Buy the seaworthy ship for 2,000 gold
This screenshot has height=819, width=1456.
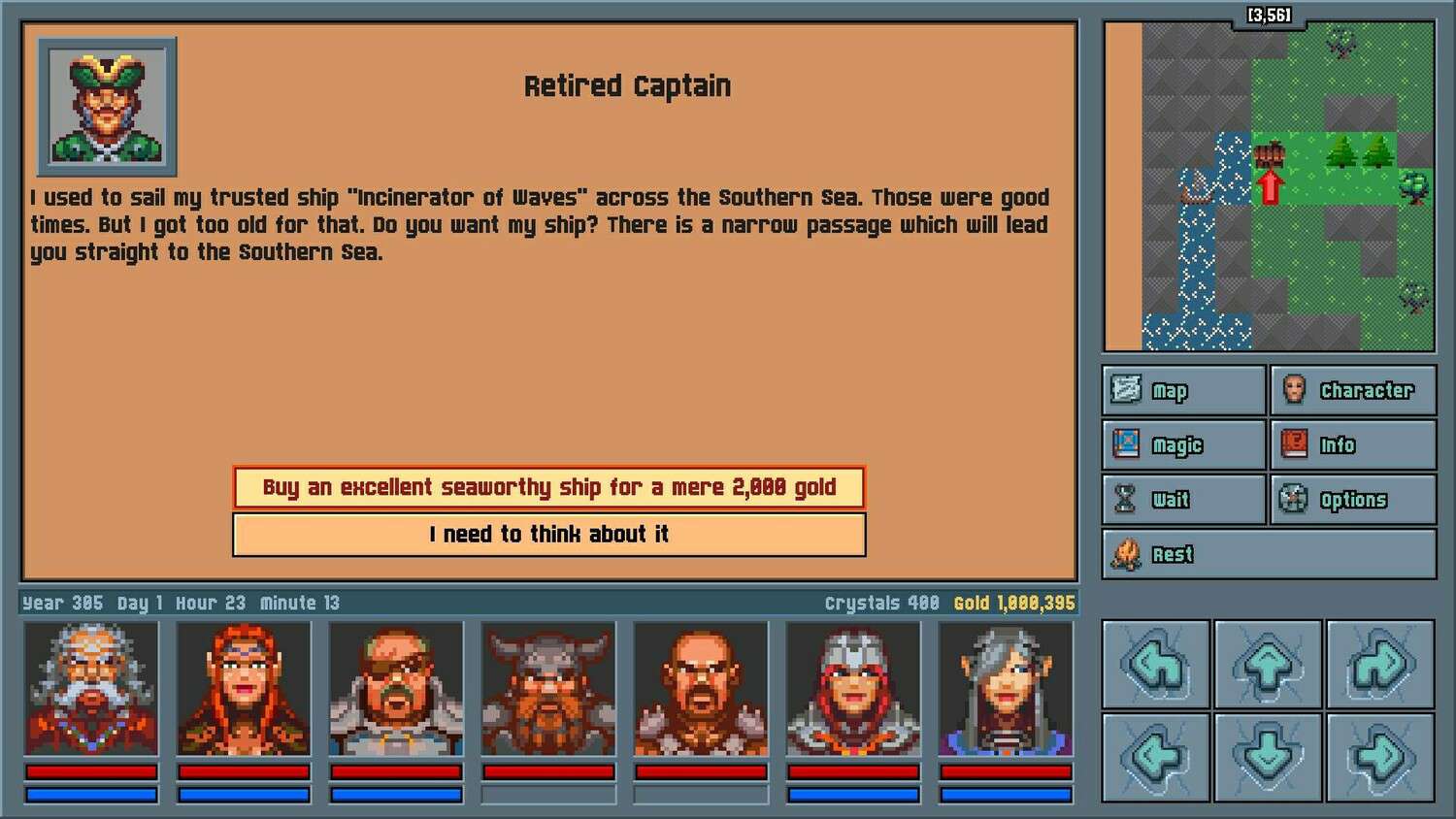click(x=548, y=487)
